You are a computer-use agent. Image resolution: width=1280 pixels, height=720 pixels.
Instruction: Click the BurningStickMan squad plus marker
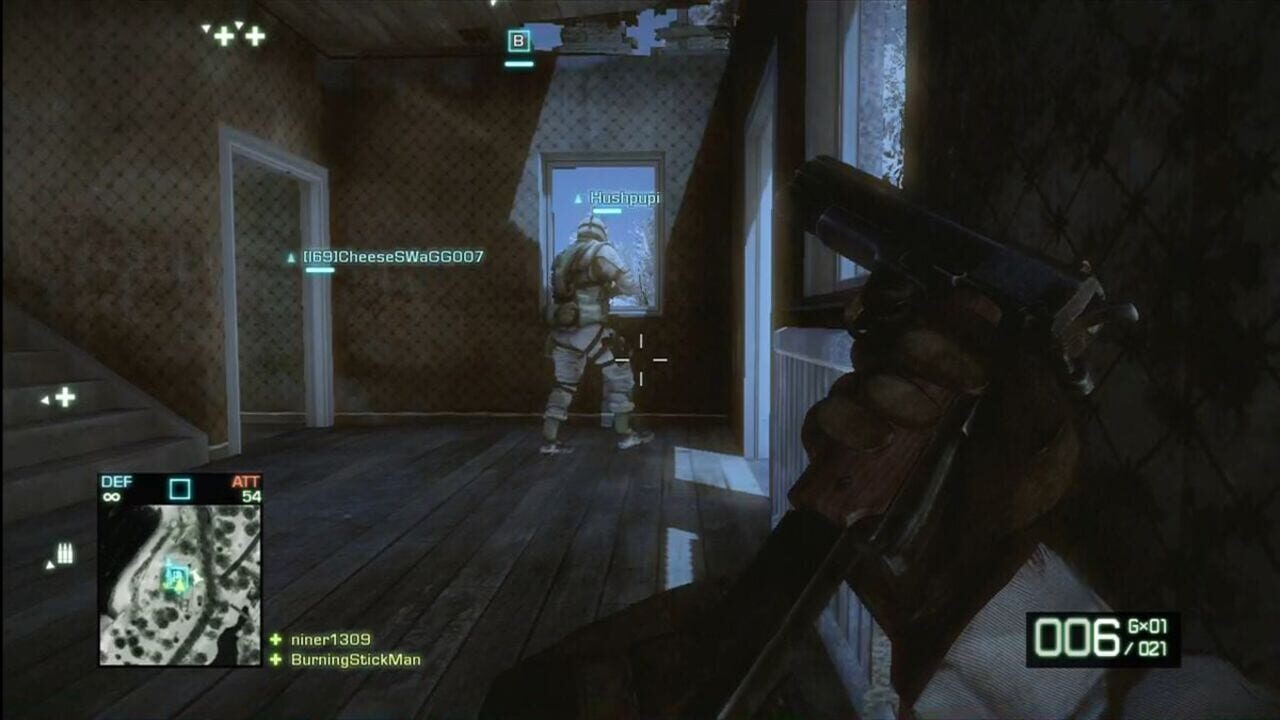point(273,660)
